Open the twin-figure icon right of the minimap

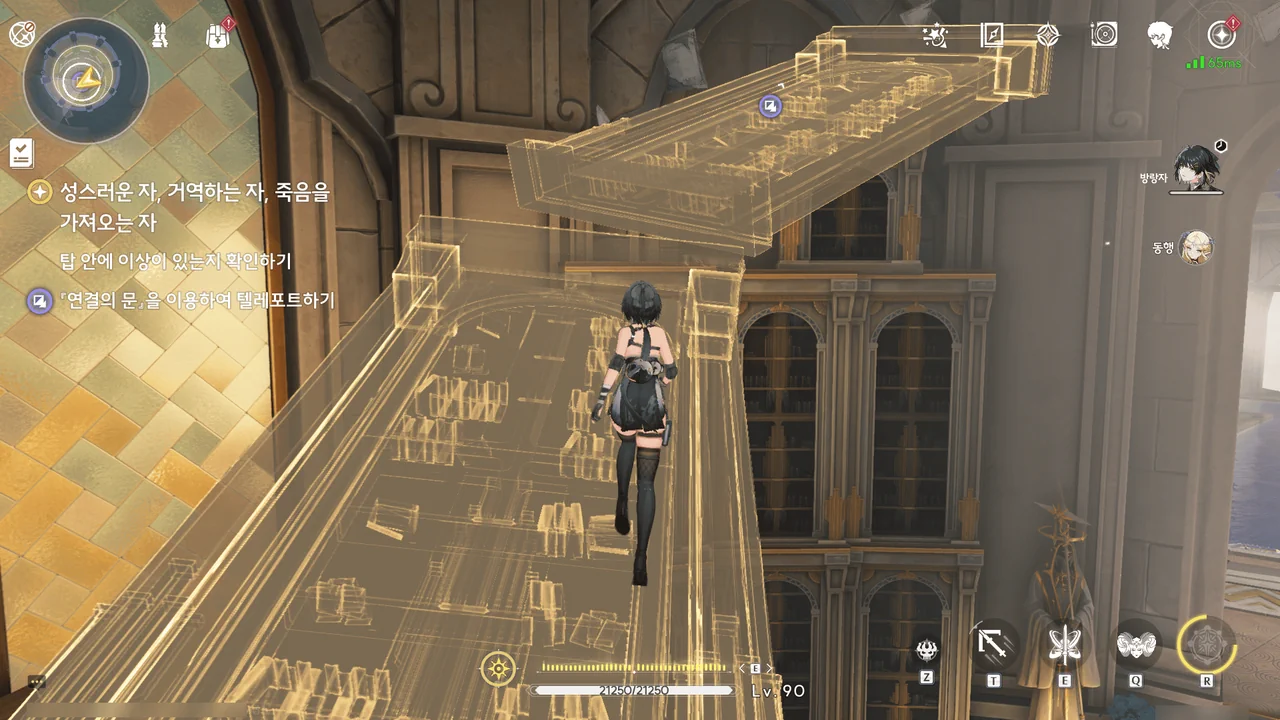(159, 36)
